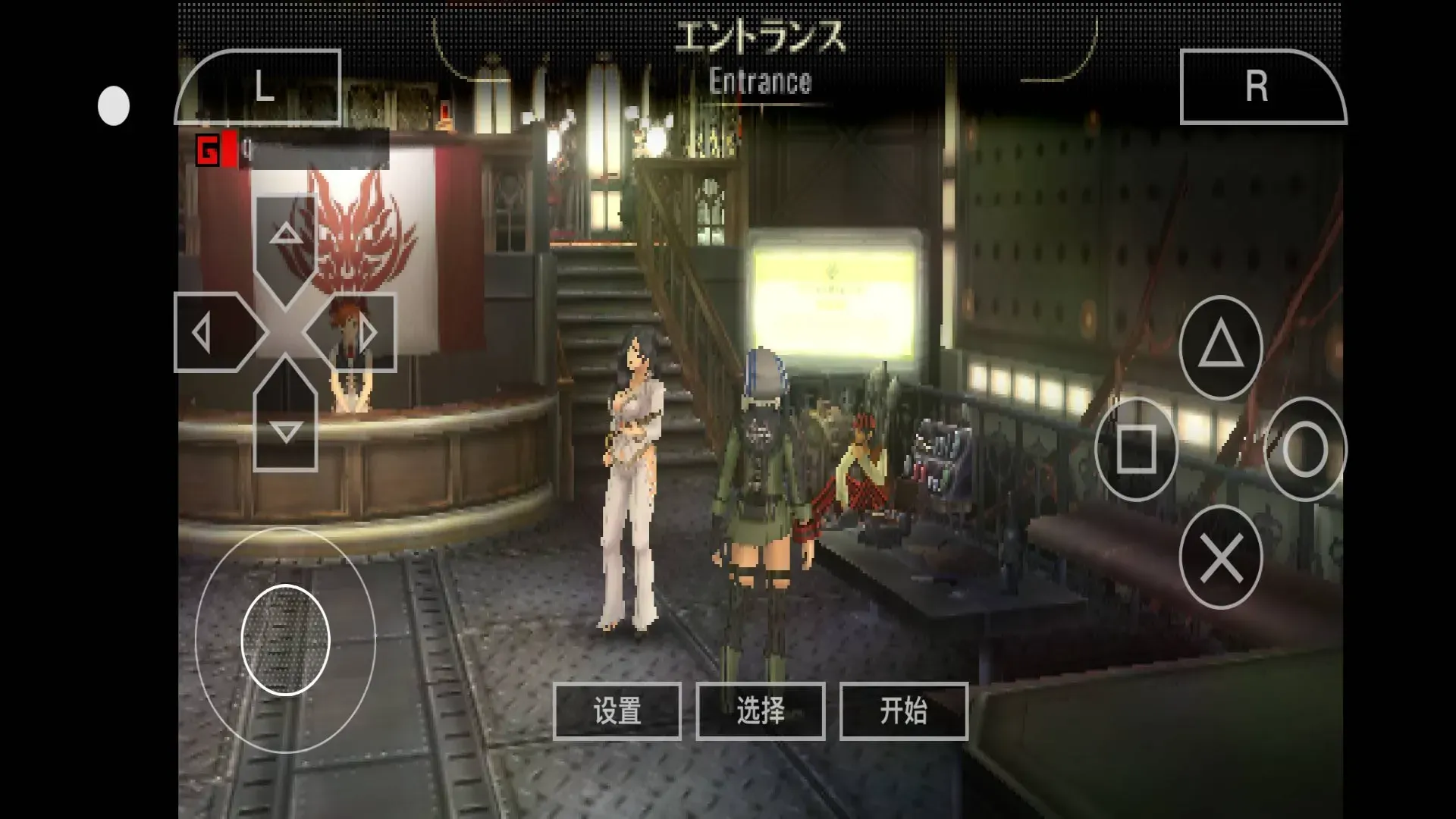Tap the 开始 start button
Viewport: 1456px width, 819px height.
coord(903,711)
